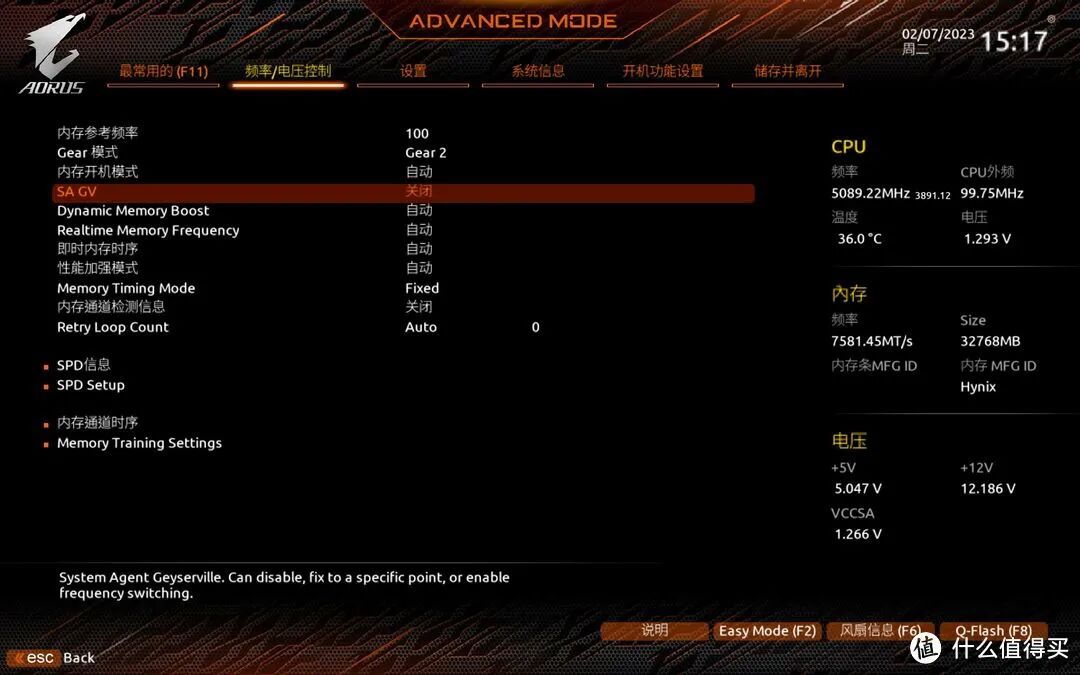Open the 内存通道时序 submenu
The width and height of the screenshot is (1080, 675).
[98, 423]
